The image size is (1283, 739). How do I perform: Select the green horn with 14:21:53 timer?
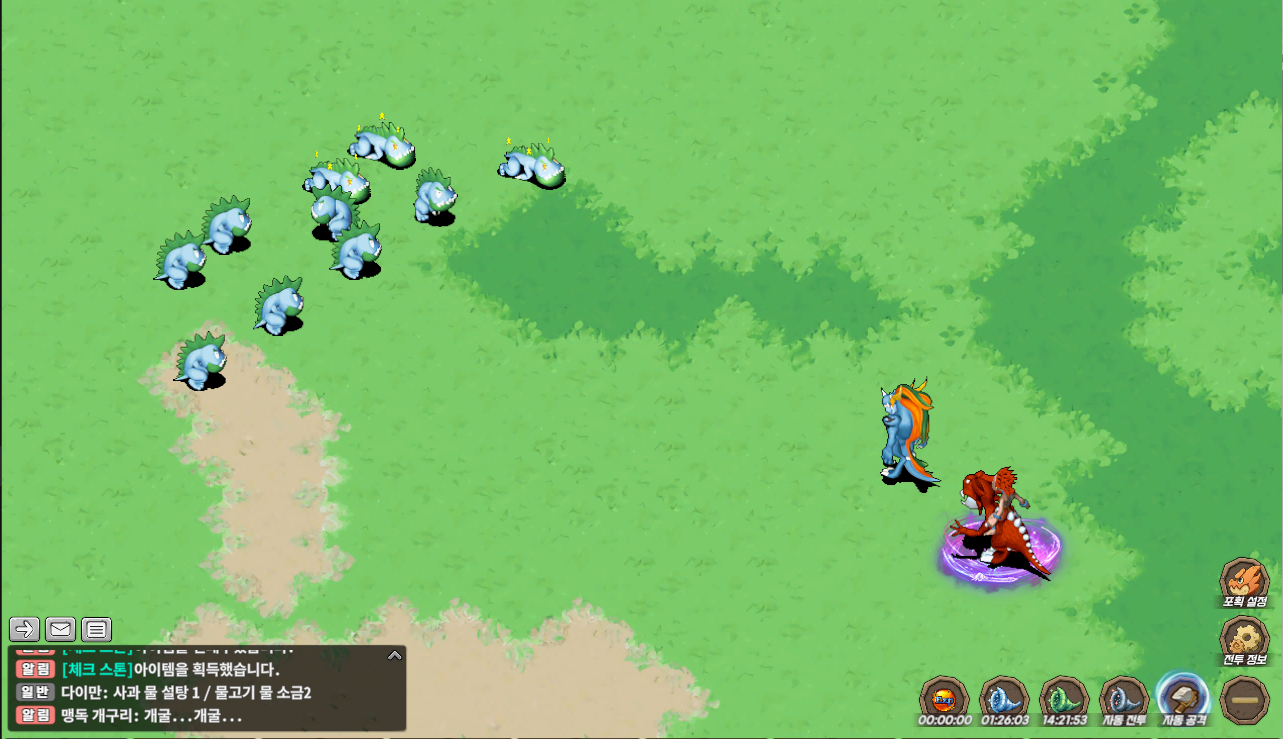pos(1064,698)
